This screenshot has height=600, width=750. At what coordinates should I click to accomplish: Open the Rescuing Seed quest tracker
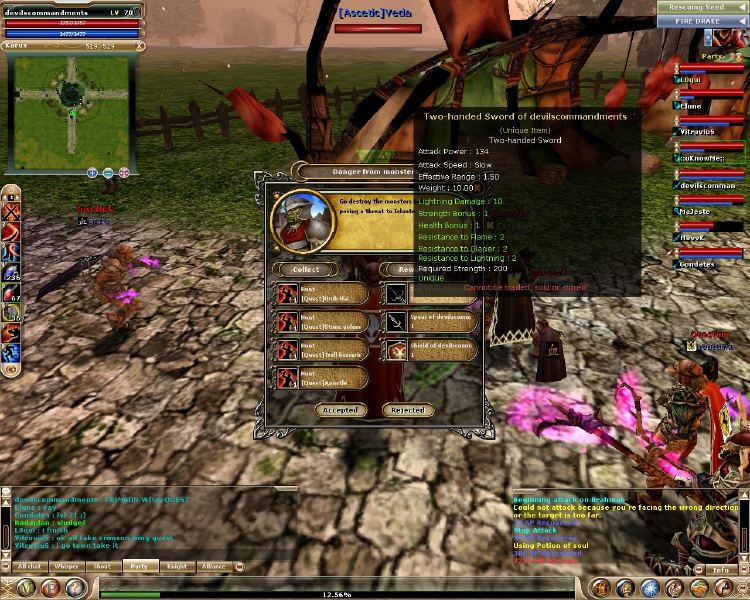(702, 8)
